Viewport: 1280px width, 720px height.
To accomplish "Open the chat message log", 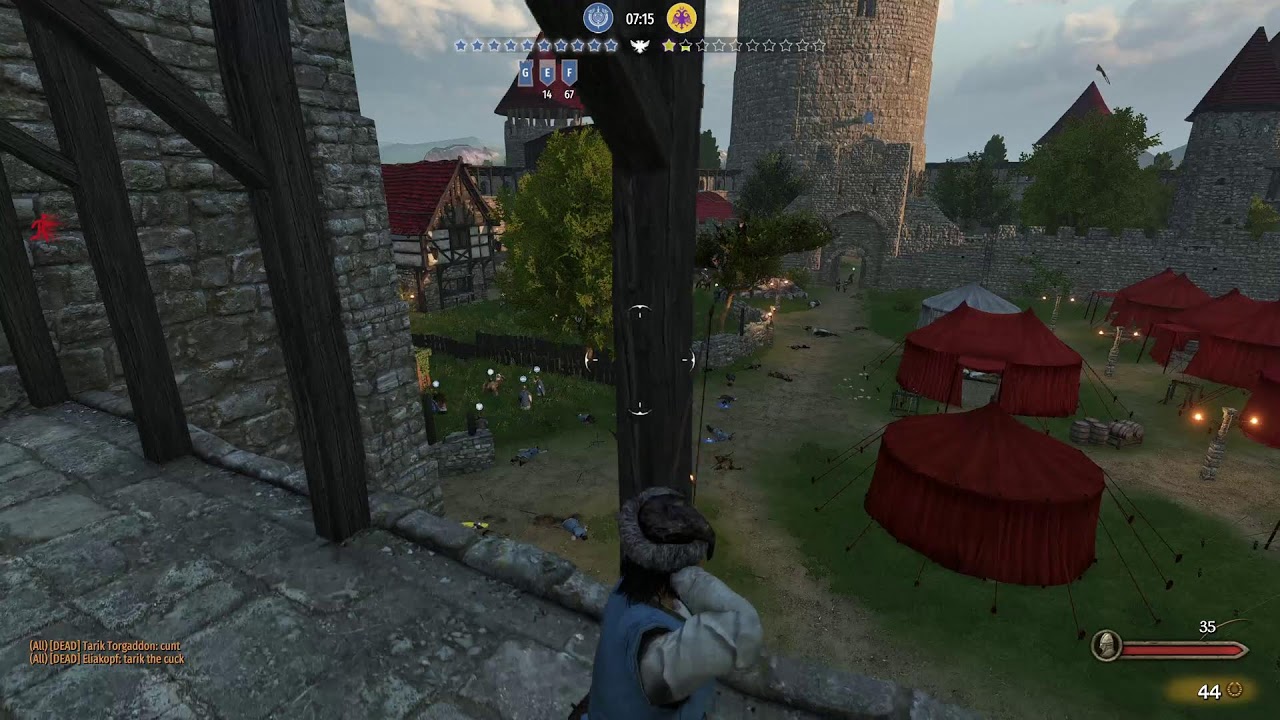I will 106,652.
